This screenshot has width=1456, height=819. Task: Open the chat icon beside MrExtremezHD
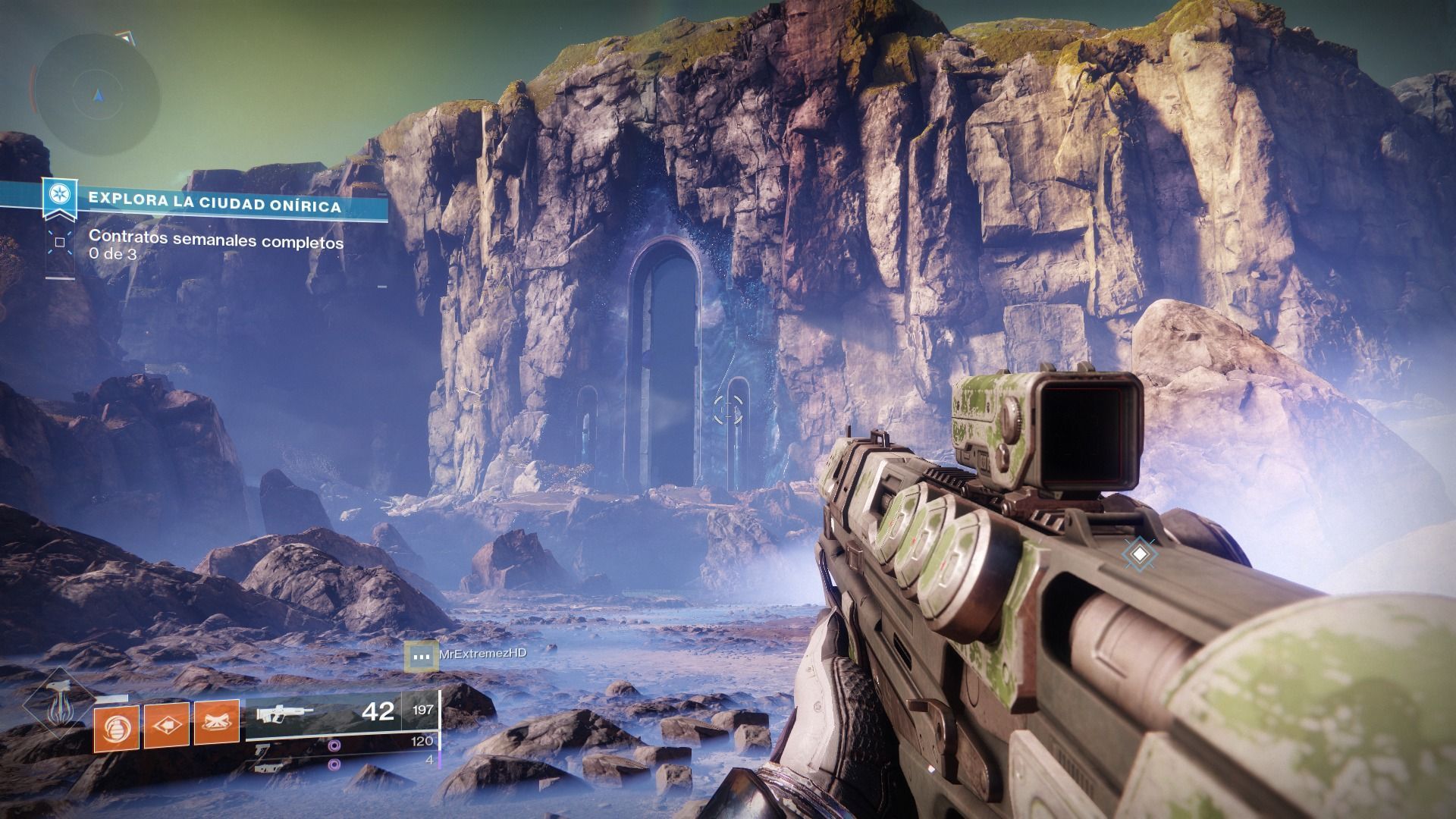click(x=421, y=655)
